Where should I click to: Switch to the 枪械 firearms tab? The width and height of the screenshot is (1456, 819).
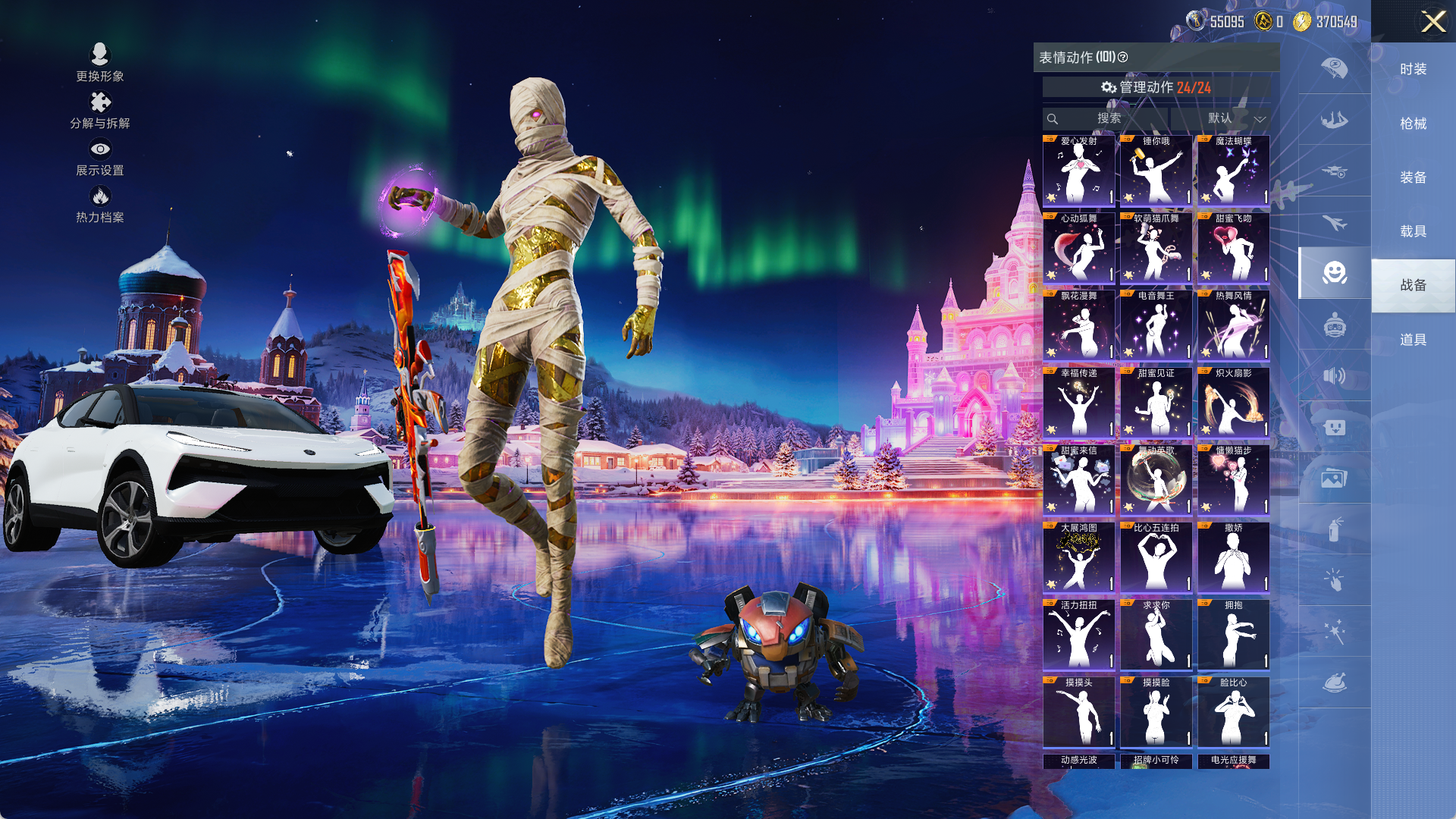[1413, 123]
